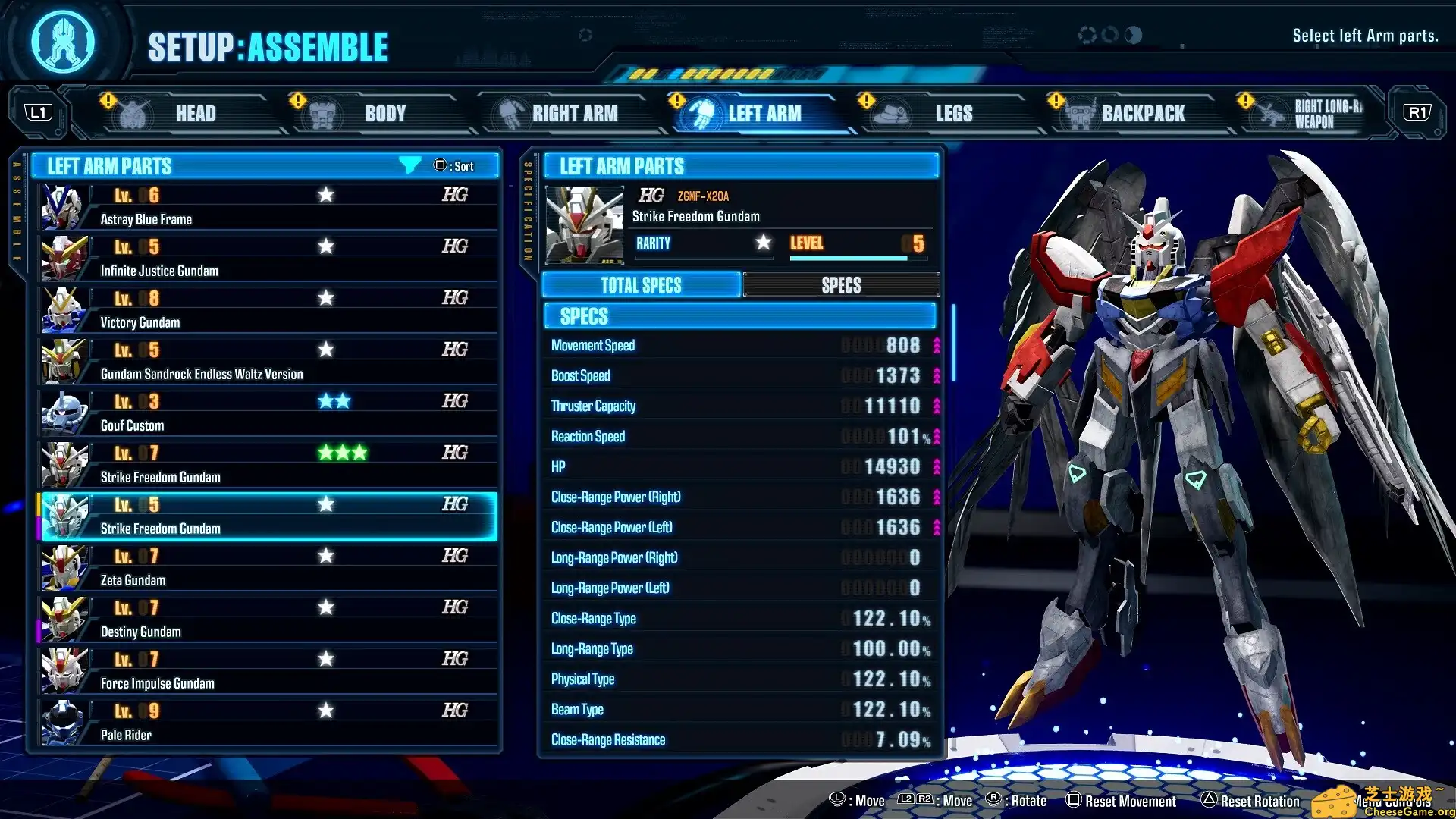Switch to the SPECS tab
This screenshot has width=1456, height=819.
tap(842, 284)
